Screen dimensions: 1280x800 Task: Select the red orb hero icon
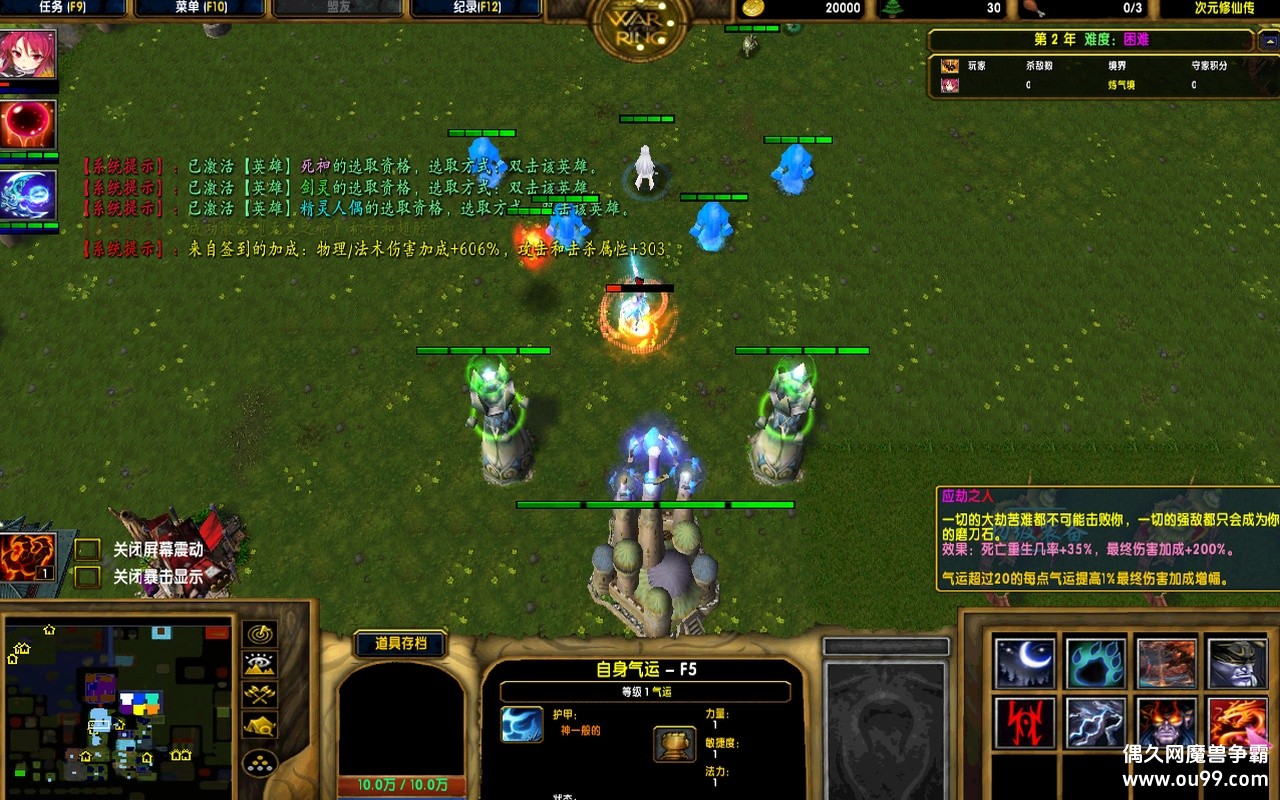28,125
